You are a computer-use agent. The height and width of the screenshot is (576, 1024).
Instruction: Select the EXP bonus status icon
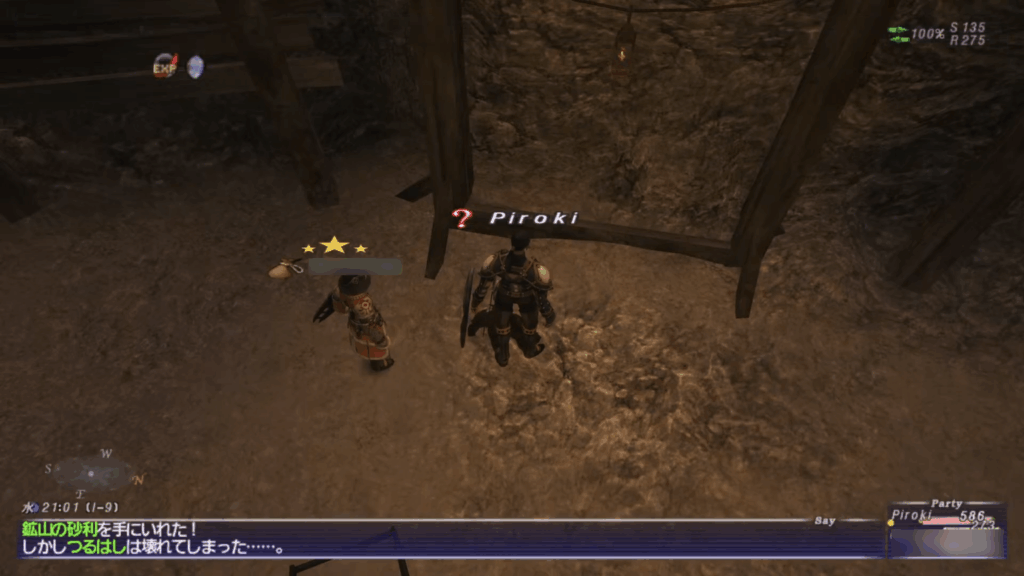164,66
